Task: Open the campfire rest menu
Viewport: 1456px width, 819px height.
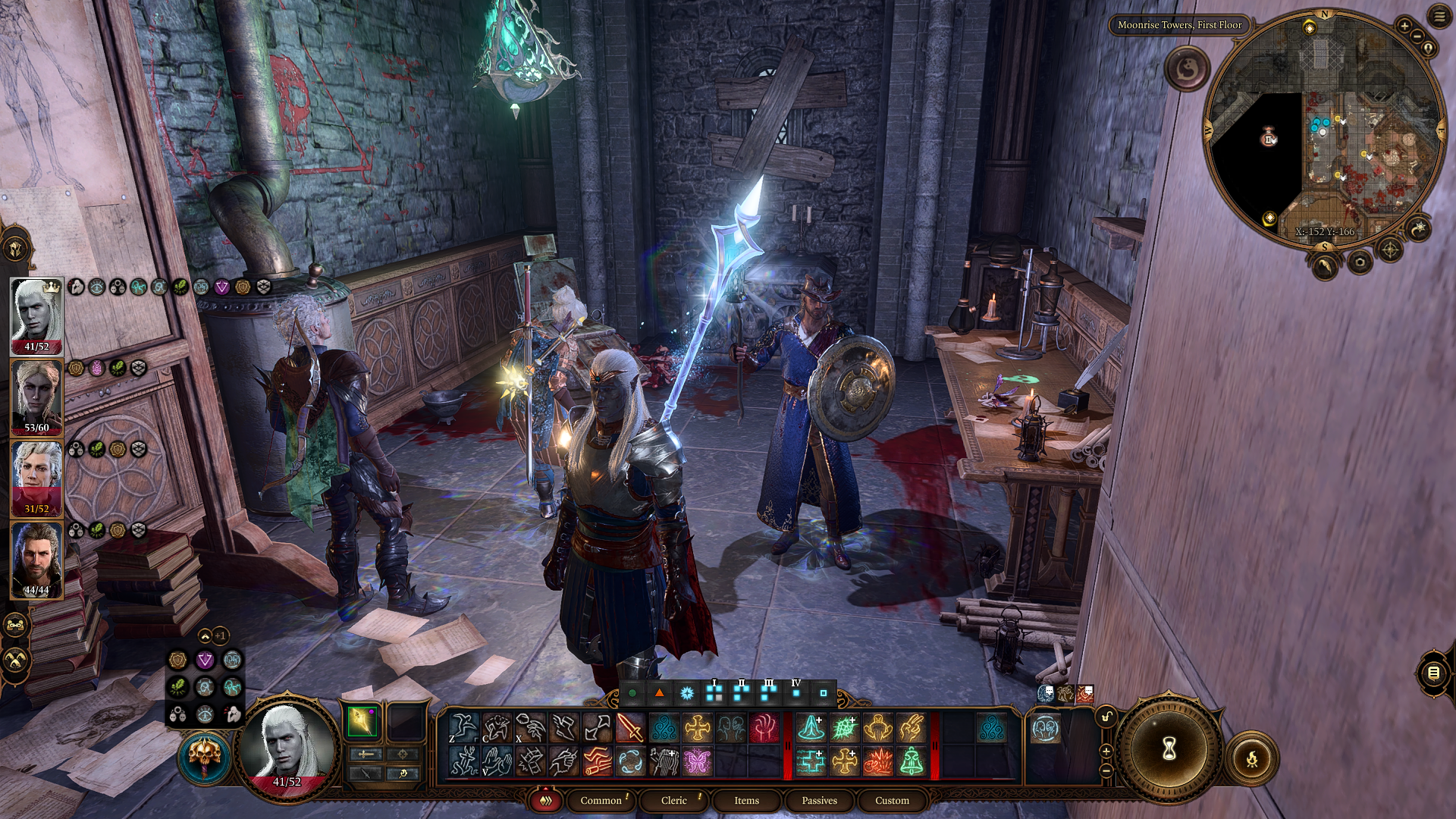Action: [1251, 758]
